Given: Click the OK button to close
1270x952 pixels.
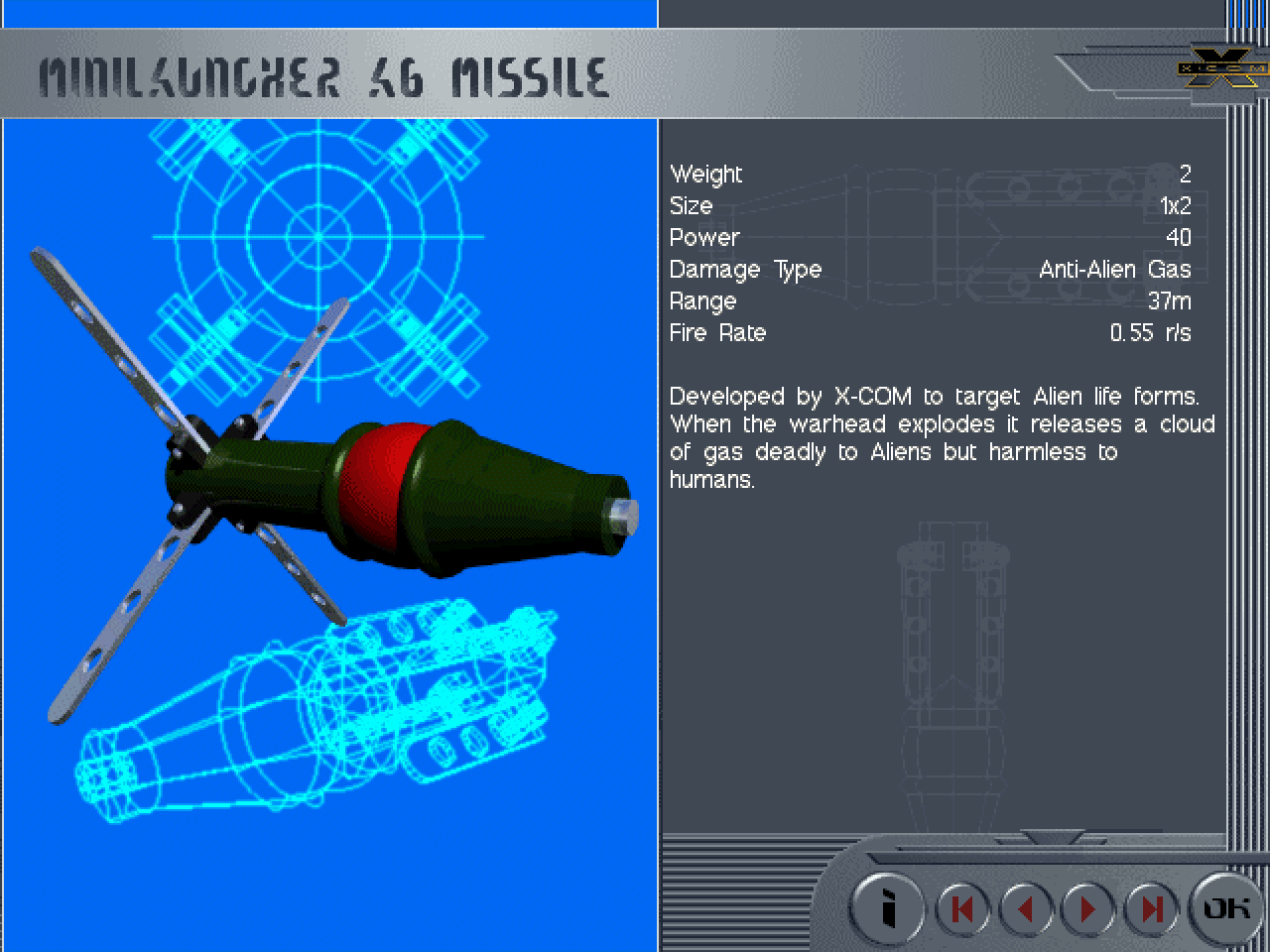Looking at the screenshot, I should pyautogui.click(x=1226, y=907).
